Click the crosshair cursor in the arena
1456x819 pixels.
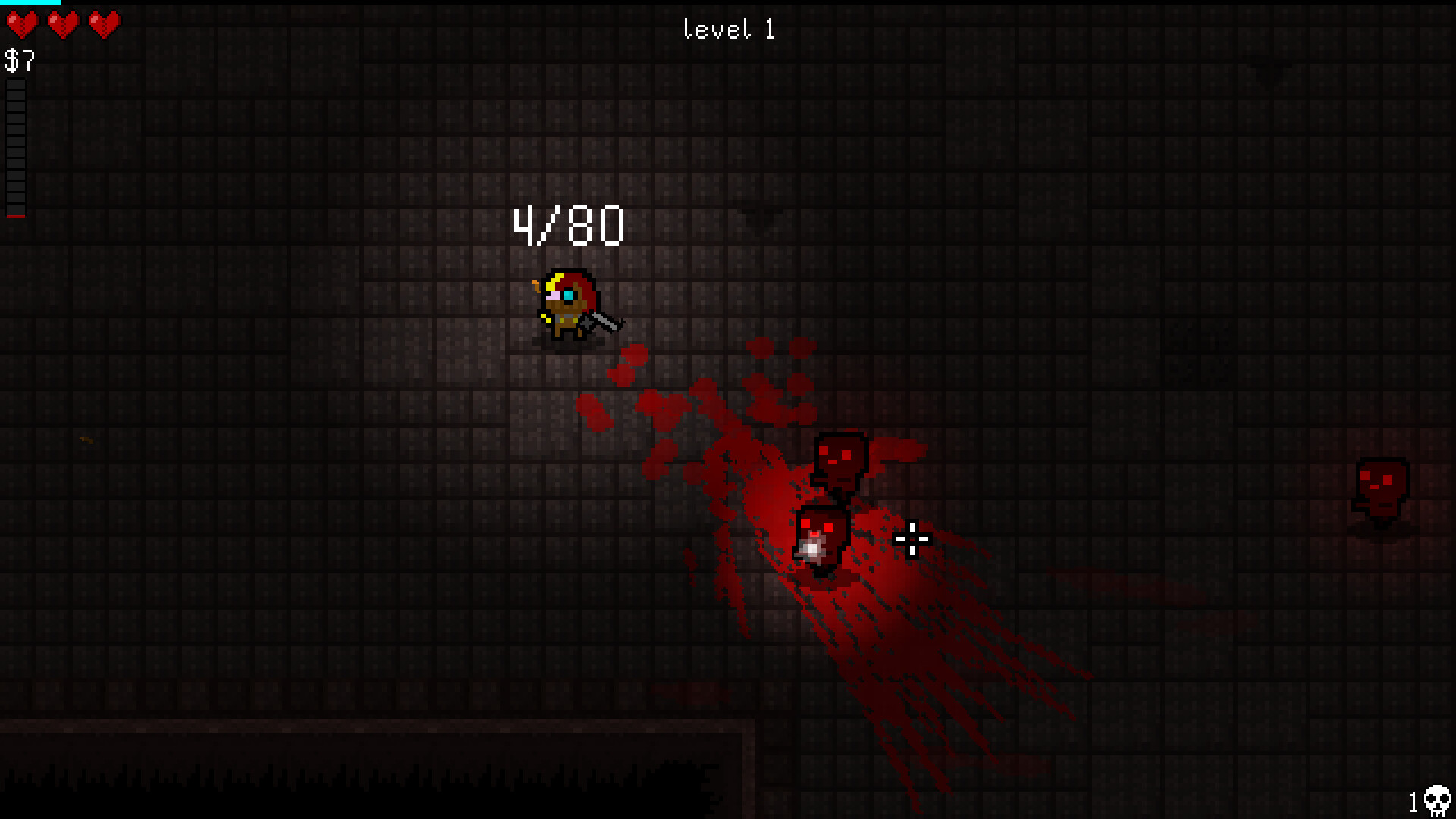(x=912, y=538)
